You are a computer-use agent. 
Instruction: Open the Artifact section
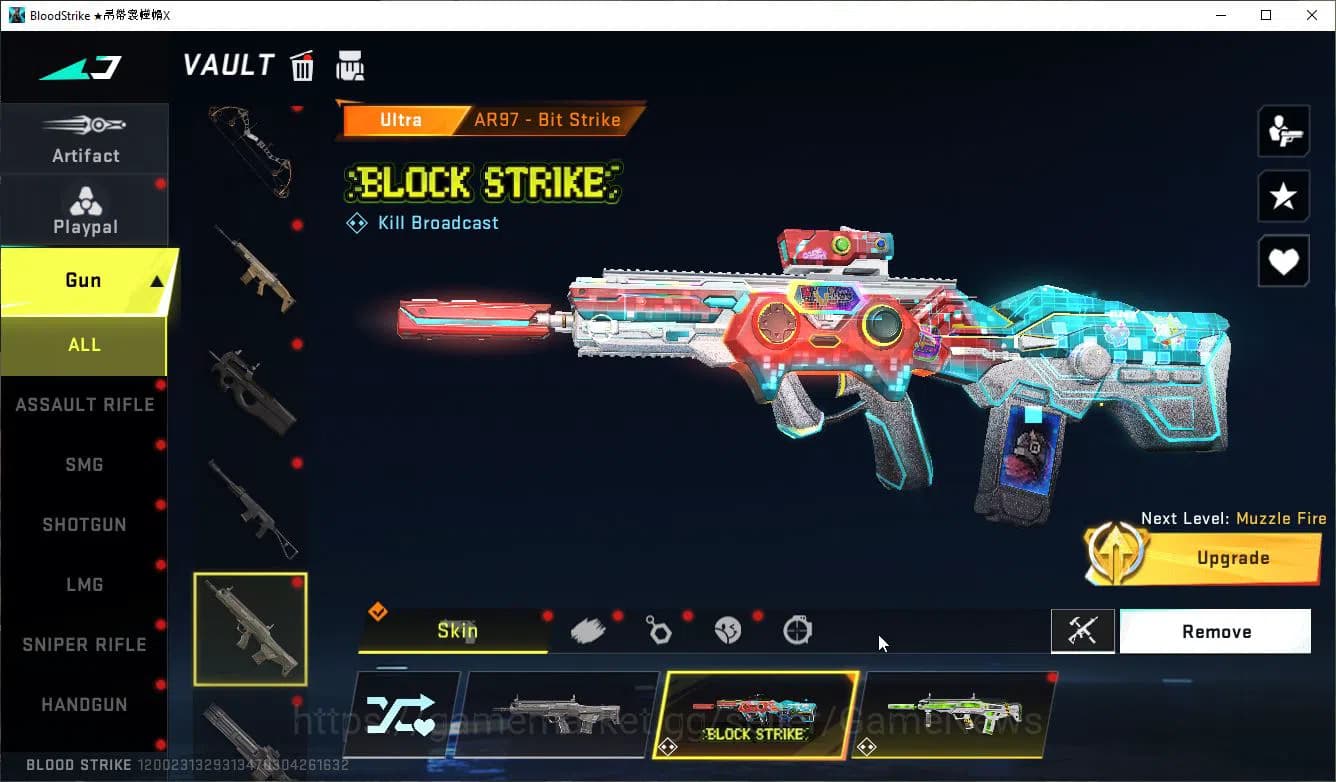click(x=85, y=138)
